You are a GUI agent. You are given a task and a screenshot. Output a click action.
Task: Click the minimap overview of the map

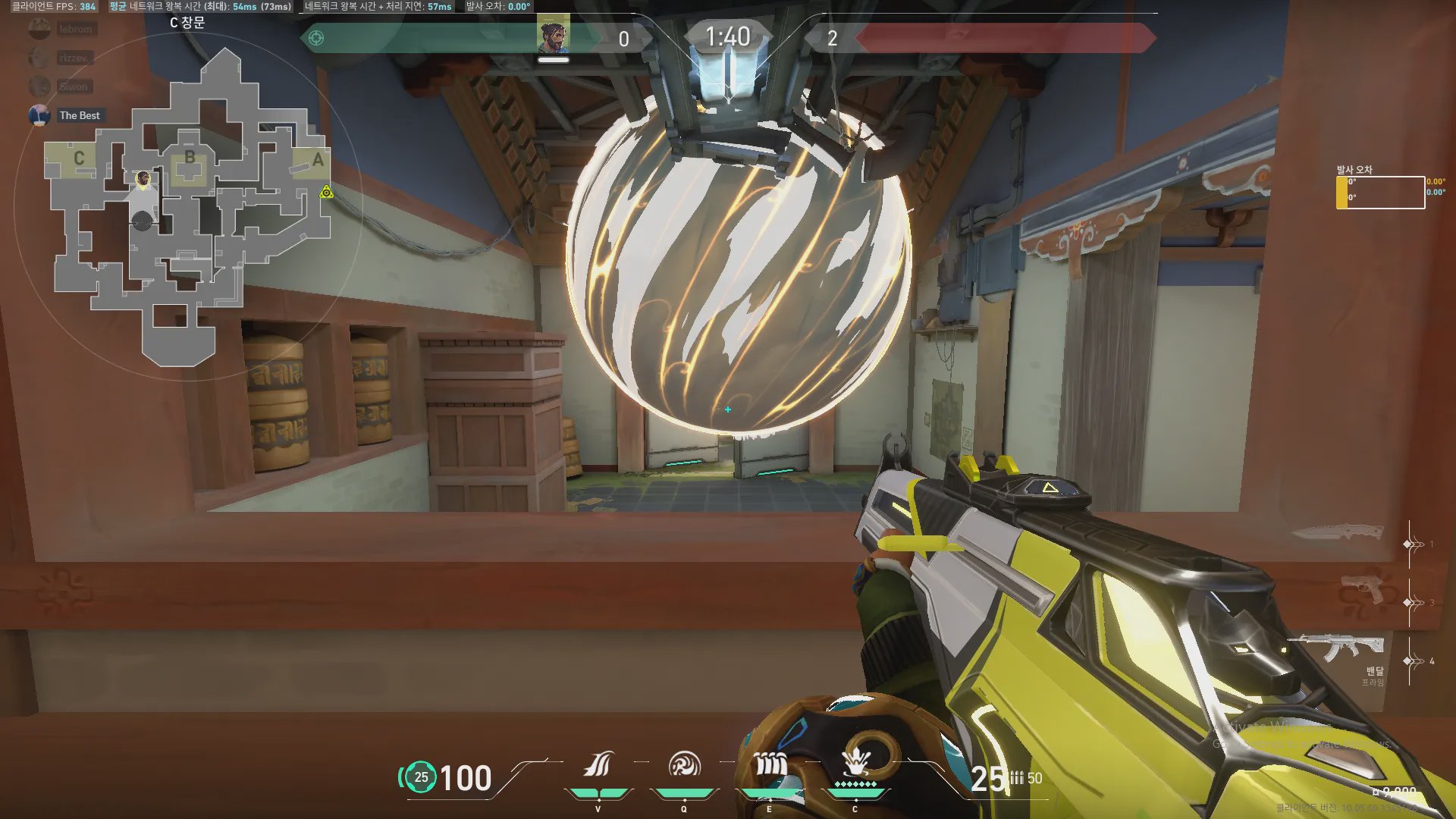pyautogui.click(x=190, y=205)
